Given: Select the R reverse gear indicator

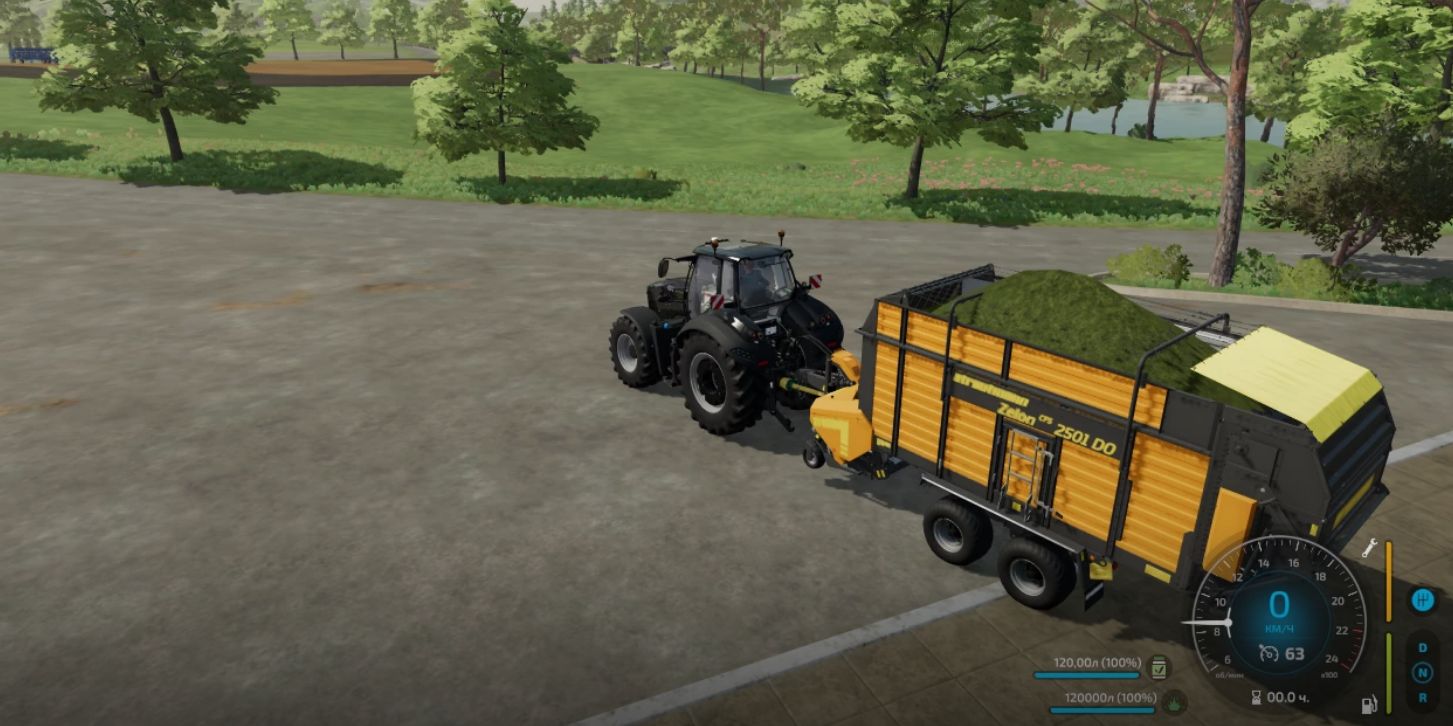Looking at the screenshot, I should [x=1423, y=697].
